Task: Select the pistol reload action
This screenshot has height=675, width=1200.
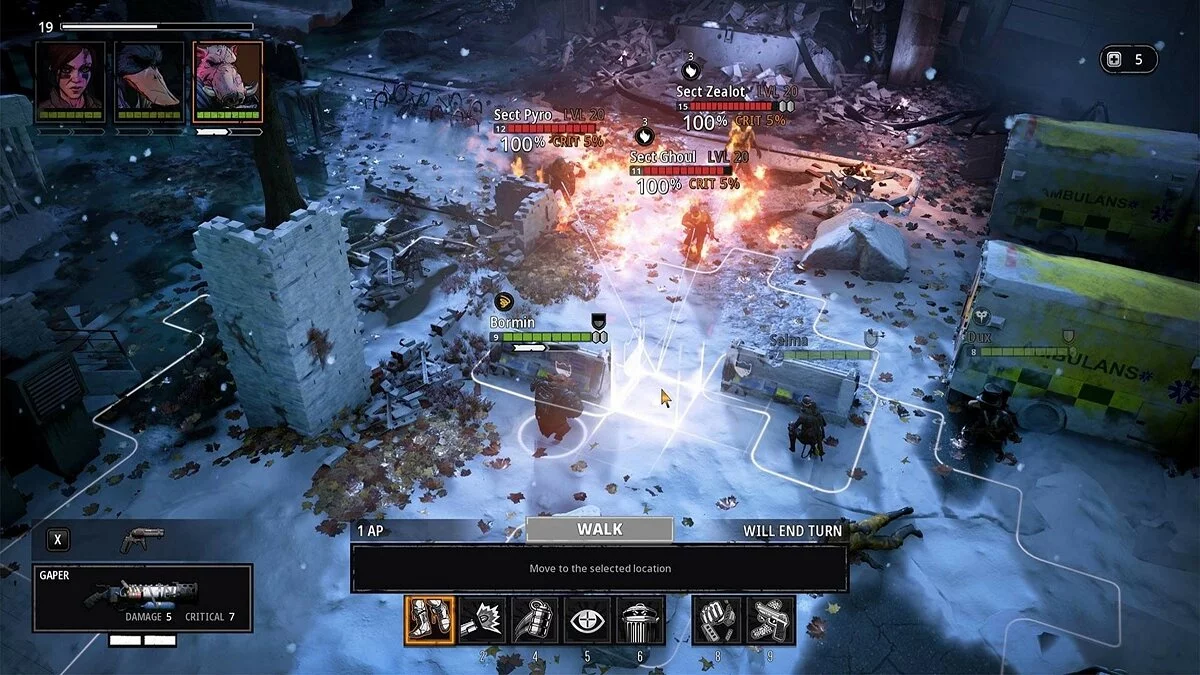Action: tap(770, 620)
